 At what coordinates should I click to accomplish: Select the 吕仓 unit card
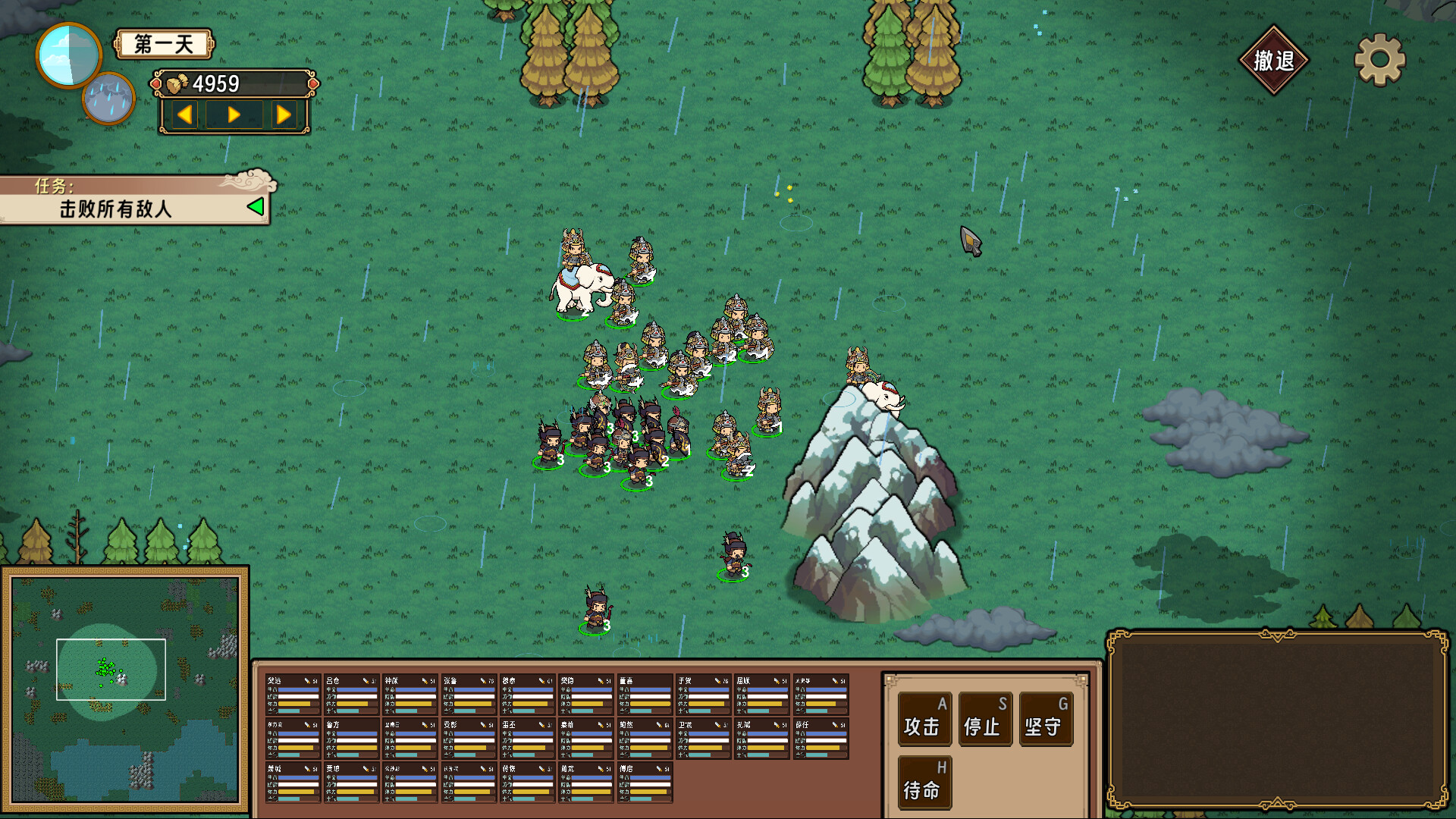351,695
